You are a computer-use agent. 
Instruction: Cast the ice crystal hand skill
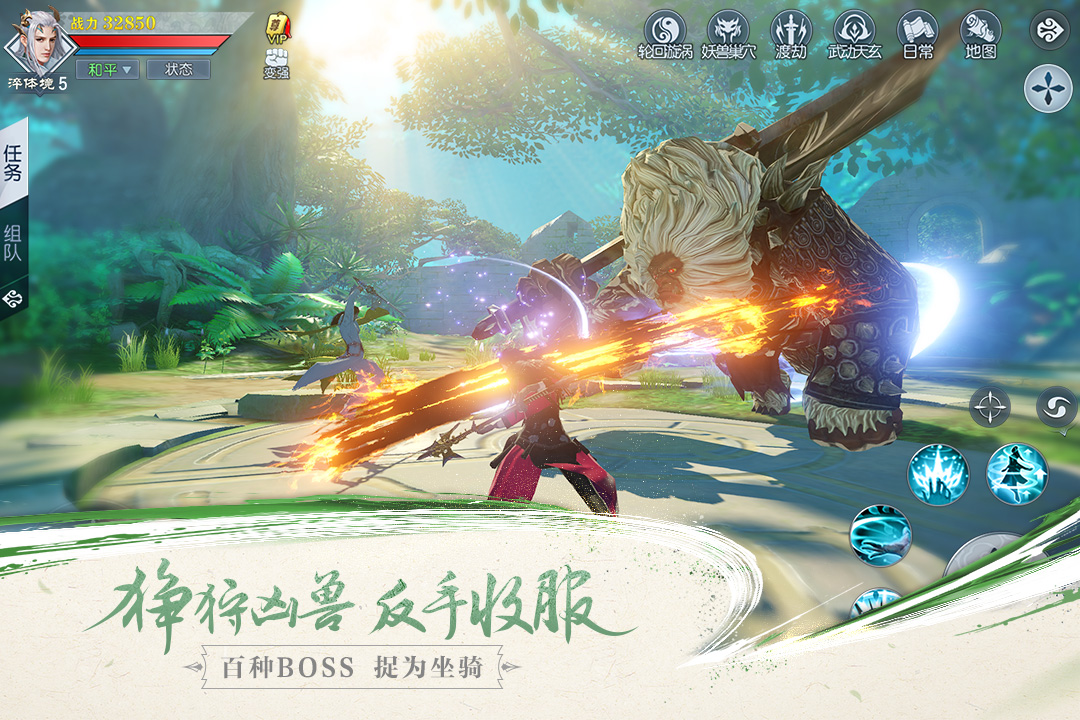tap(938, 474)
